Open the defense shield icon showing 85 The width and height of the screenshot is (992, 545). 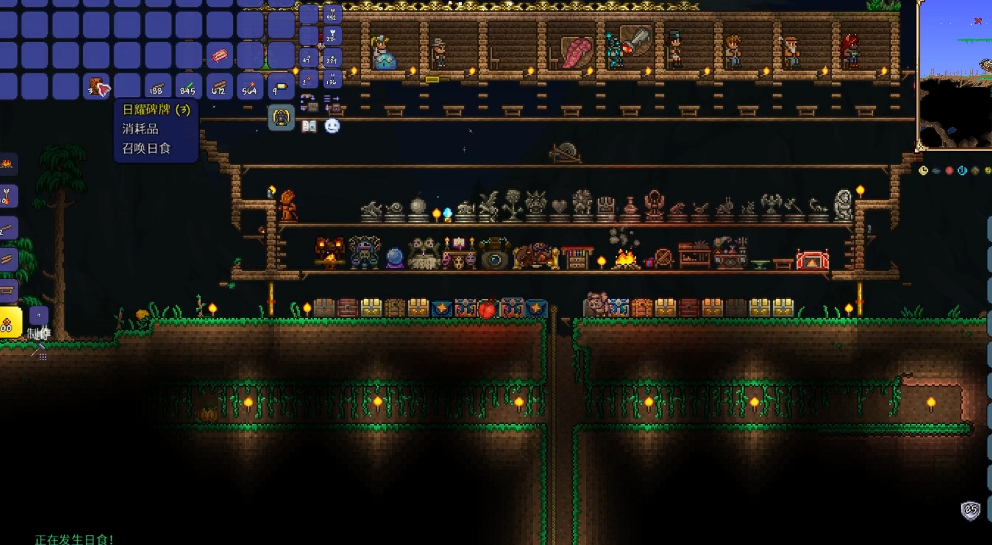pyautogui.click(x=970, y=510)
